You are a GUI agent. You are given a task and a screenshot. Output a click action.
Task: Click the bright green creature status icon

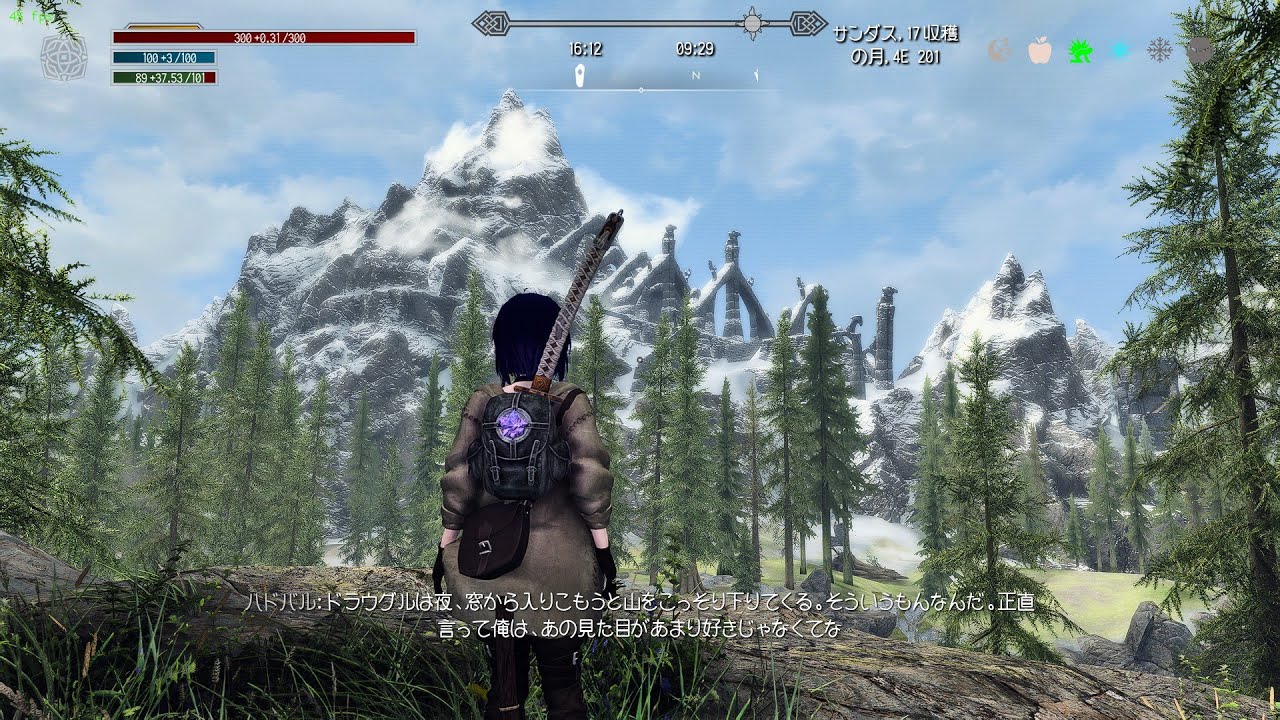pyautogui.click(x=1080, y=50)
